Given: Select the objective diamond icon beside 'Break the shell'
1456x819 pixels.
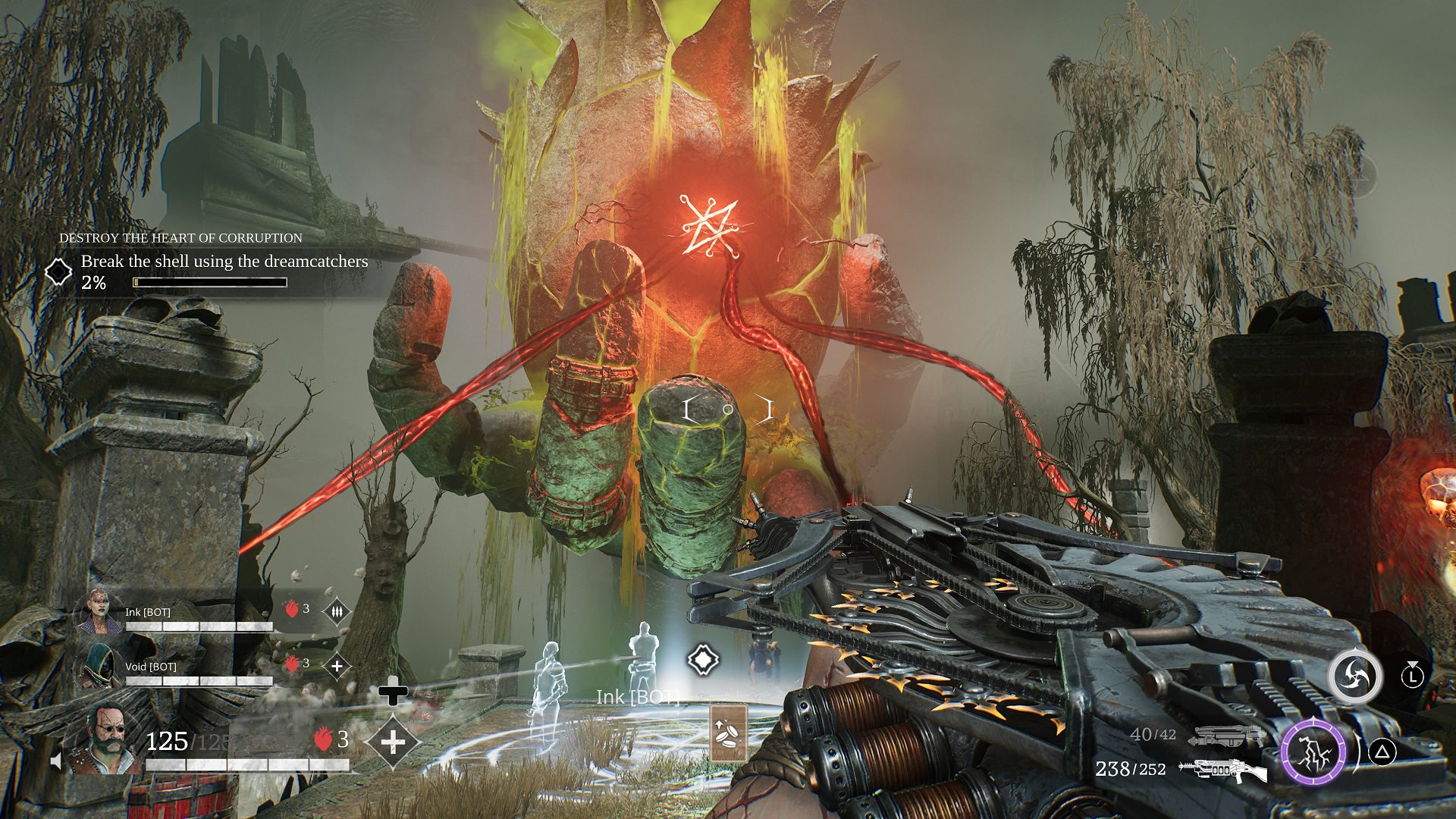Looking at the screenshot, I should pyautogui.click(x=58, y=271).
